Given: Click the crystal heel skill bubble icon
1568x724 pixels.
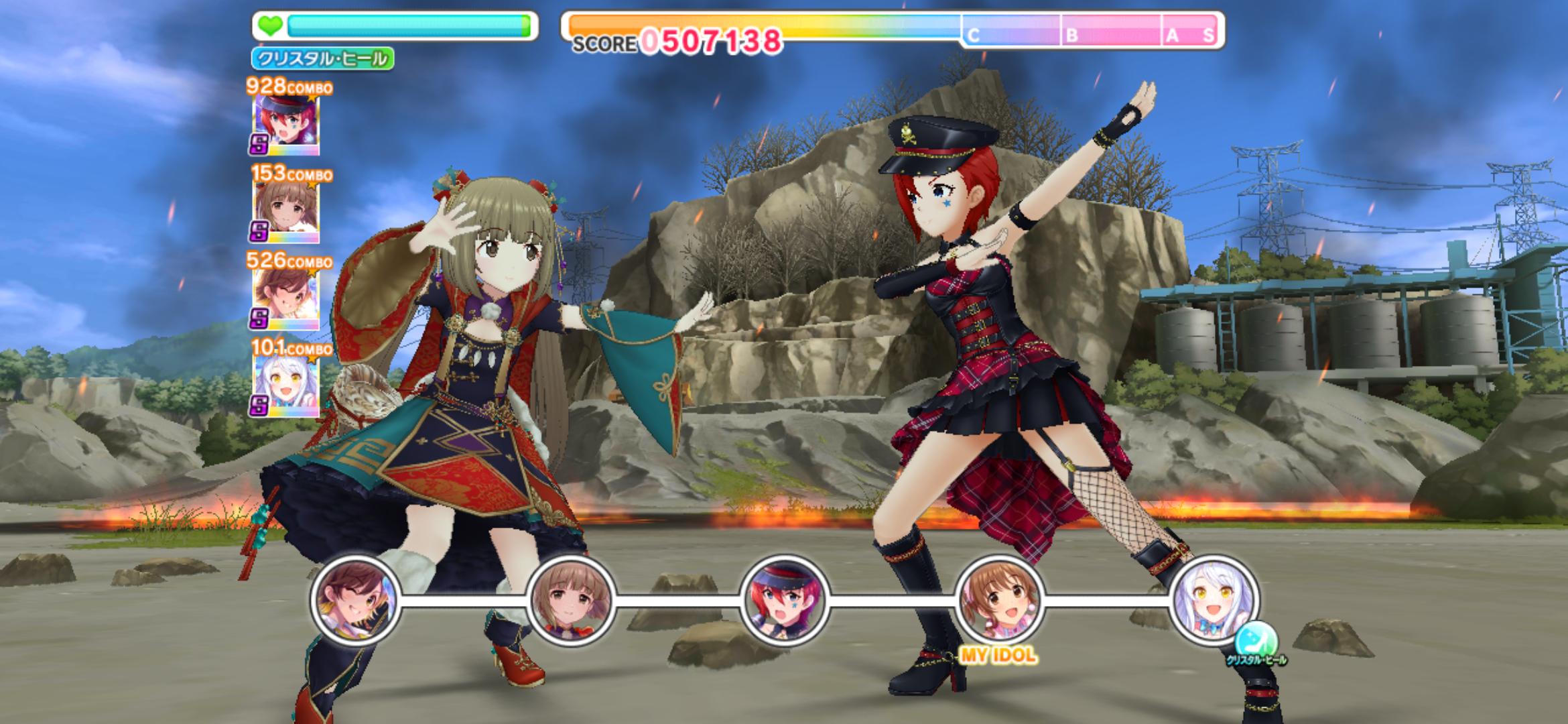Looking at the screenshot, I should (1256, 640).
